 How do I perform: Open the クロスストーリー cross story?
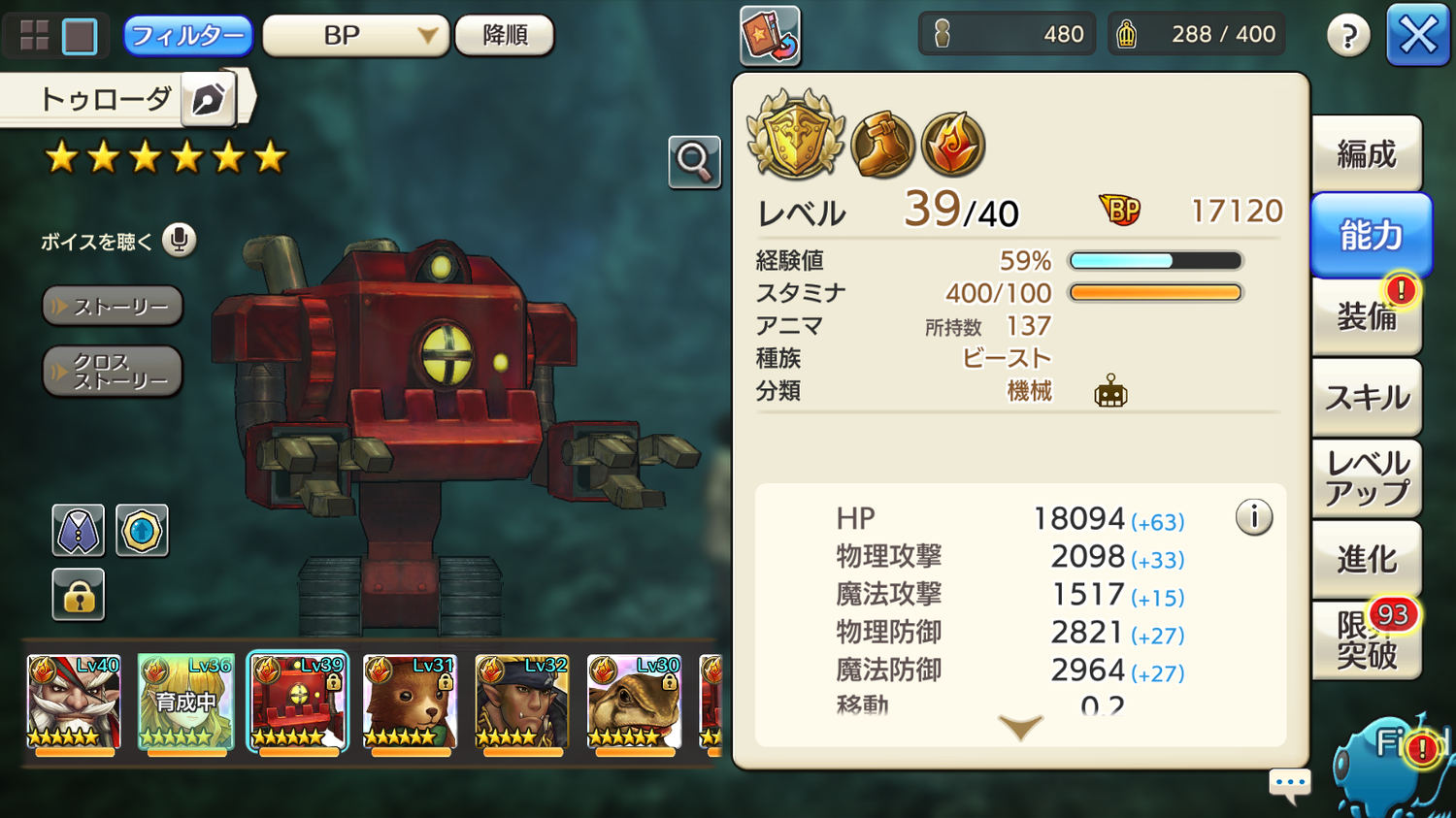tap(113, 372)
